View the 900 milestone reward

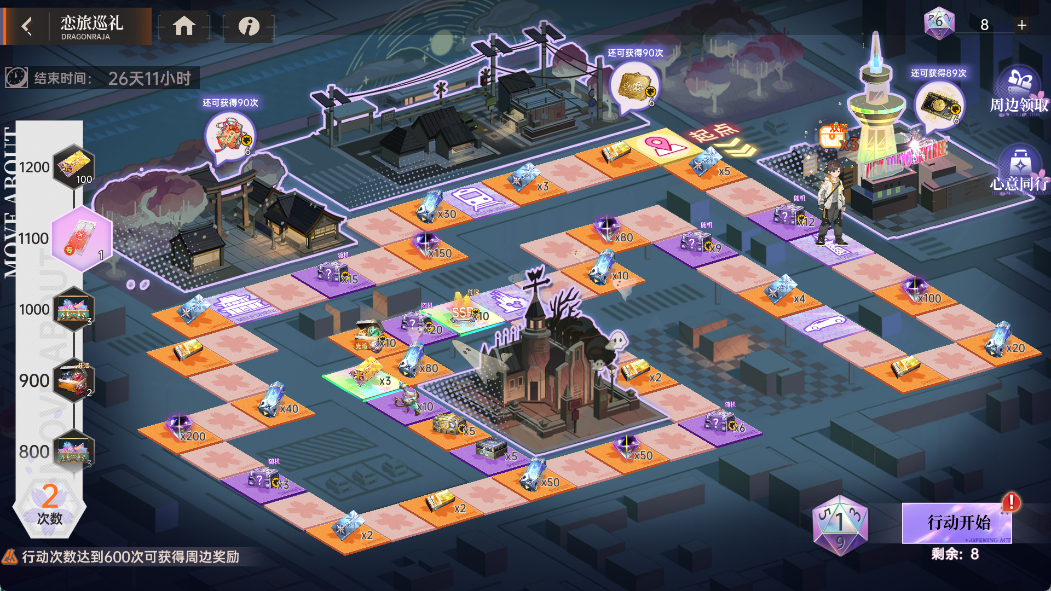tap(73, 380)
